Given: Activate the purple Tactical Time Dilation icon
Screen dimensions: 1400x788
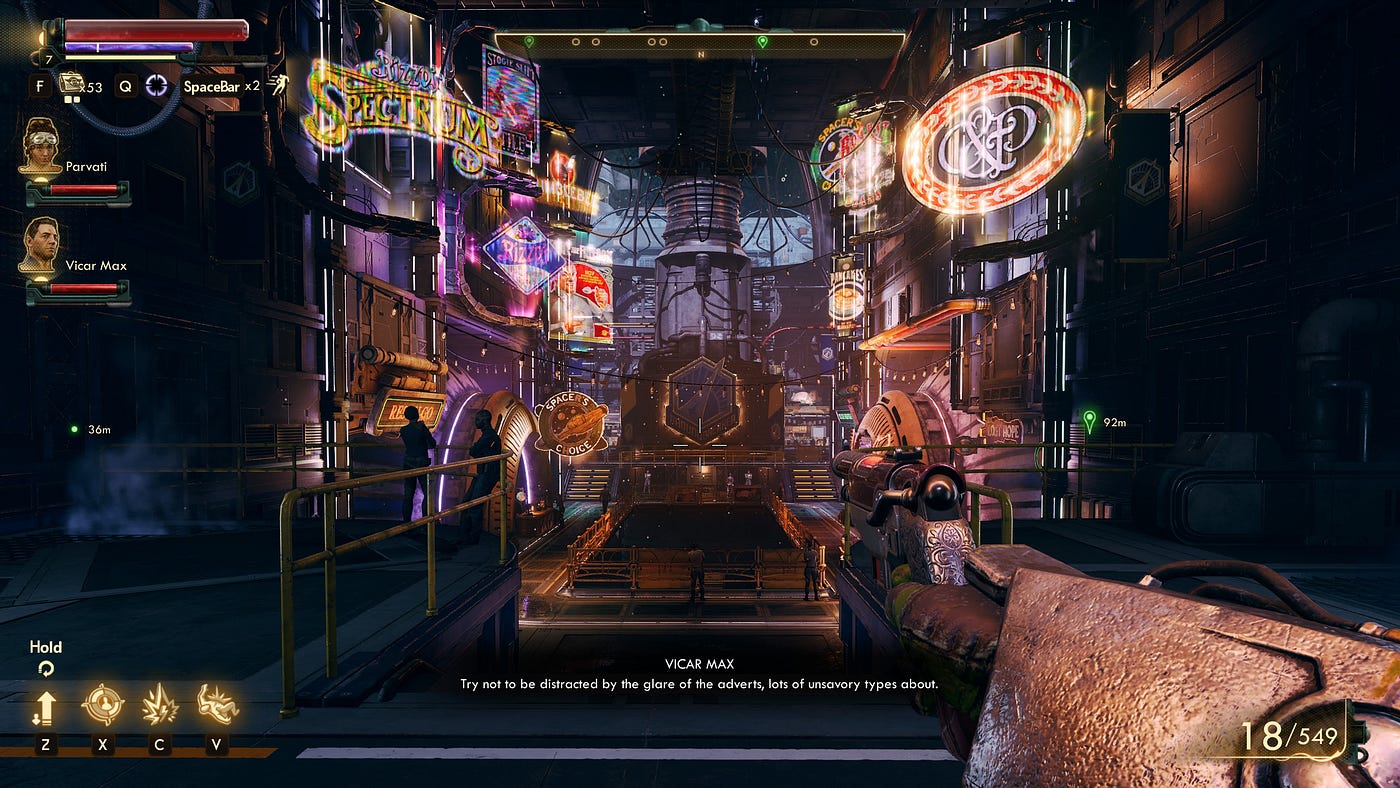Looking at the screenshot, I should 157,85.
